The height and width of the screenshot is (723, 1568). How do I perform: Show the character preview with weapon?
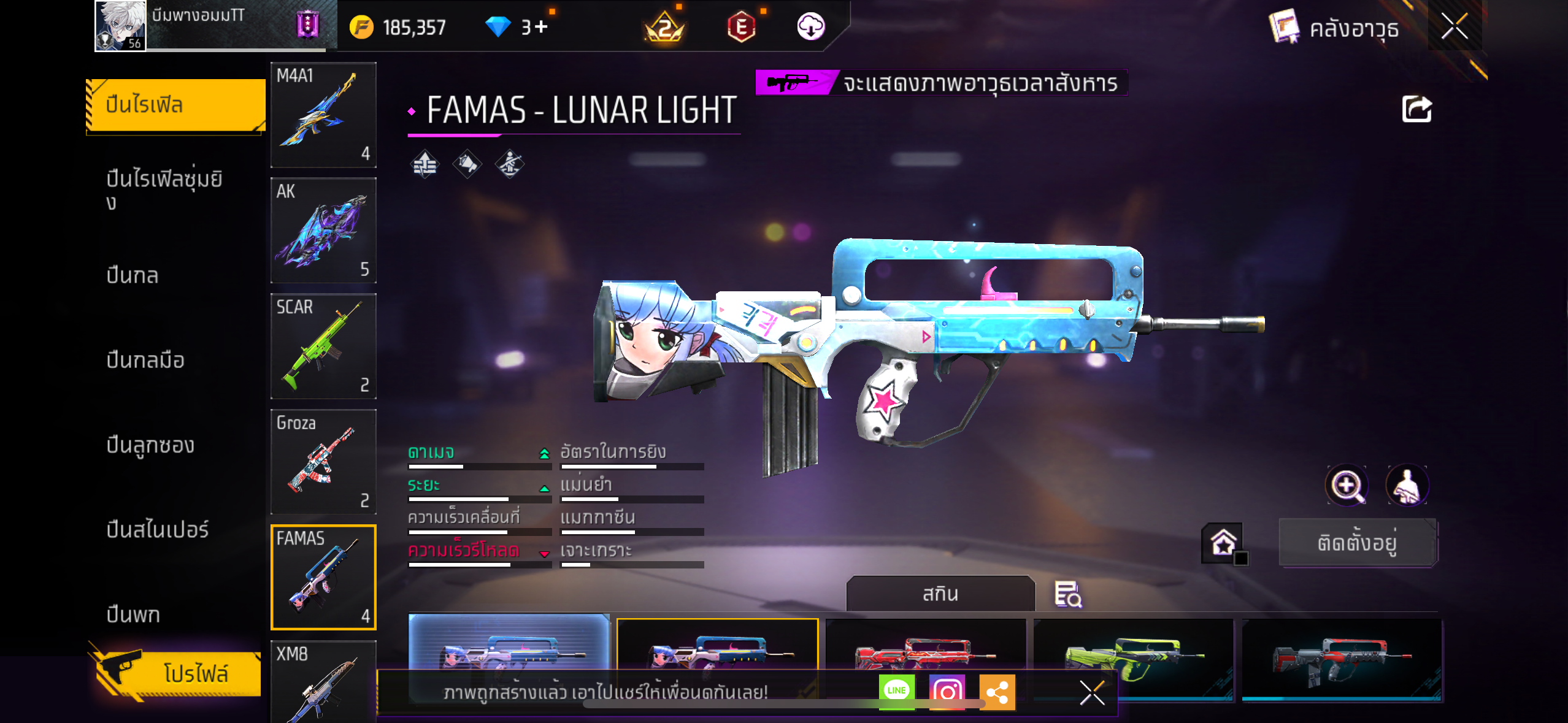(x=1407, y=485)
